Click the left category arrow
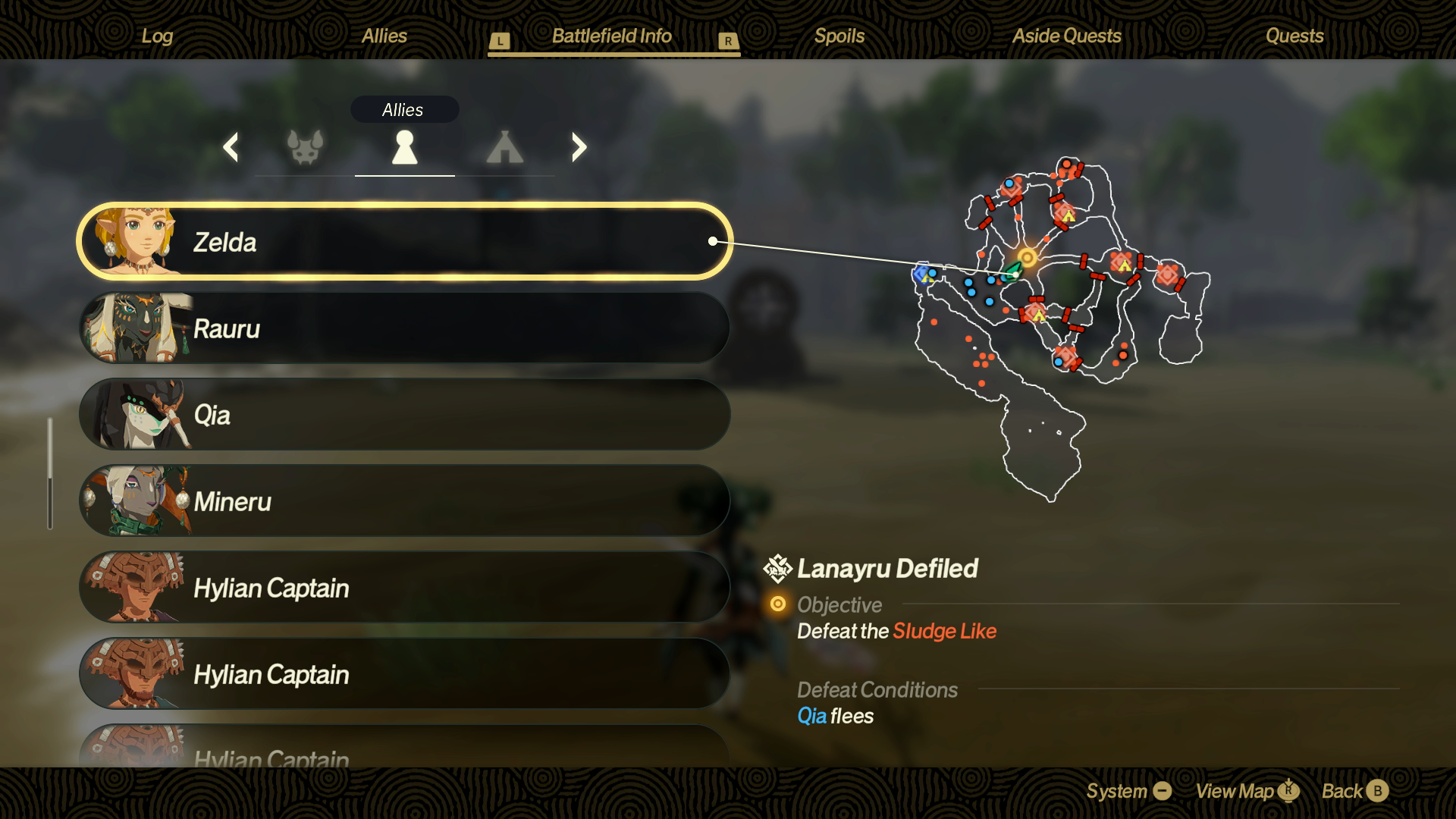 click(231, 147)
